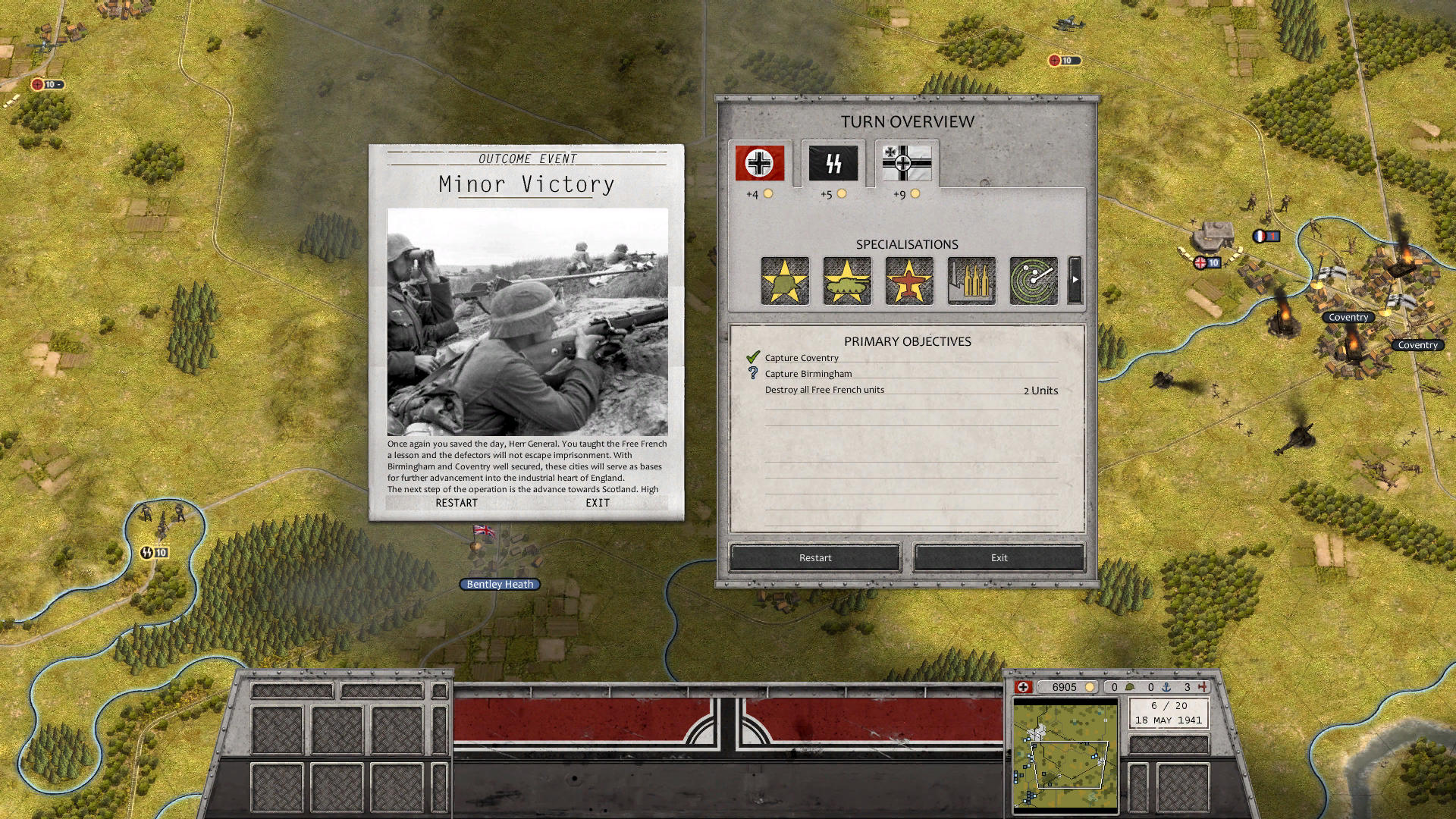Select the red aircraft specialisation icon
Viewport: 1456px width, 819px height.
tap(908, 281)
